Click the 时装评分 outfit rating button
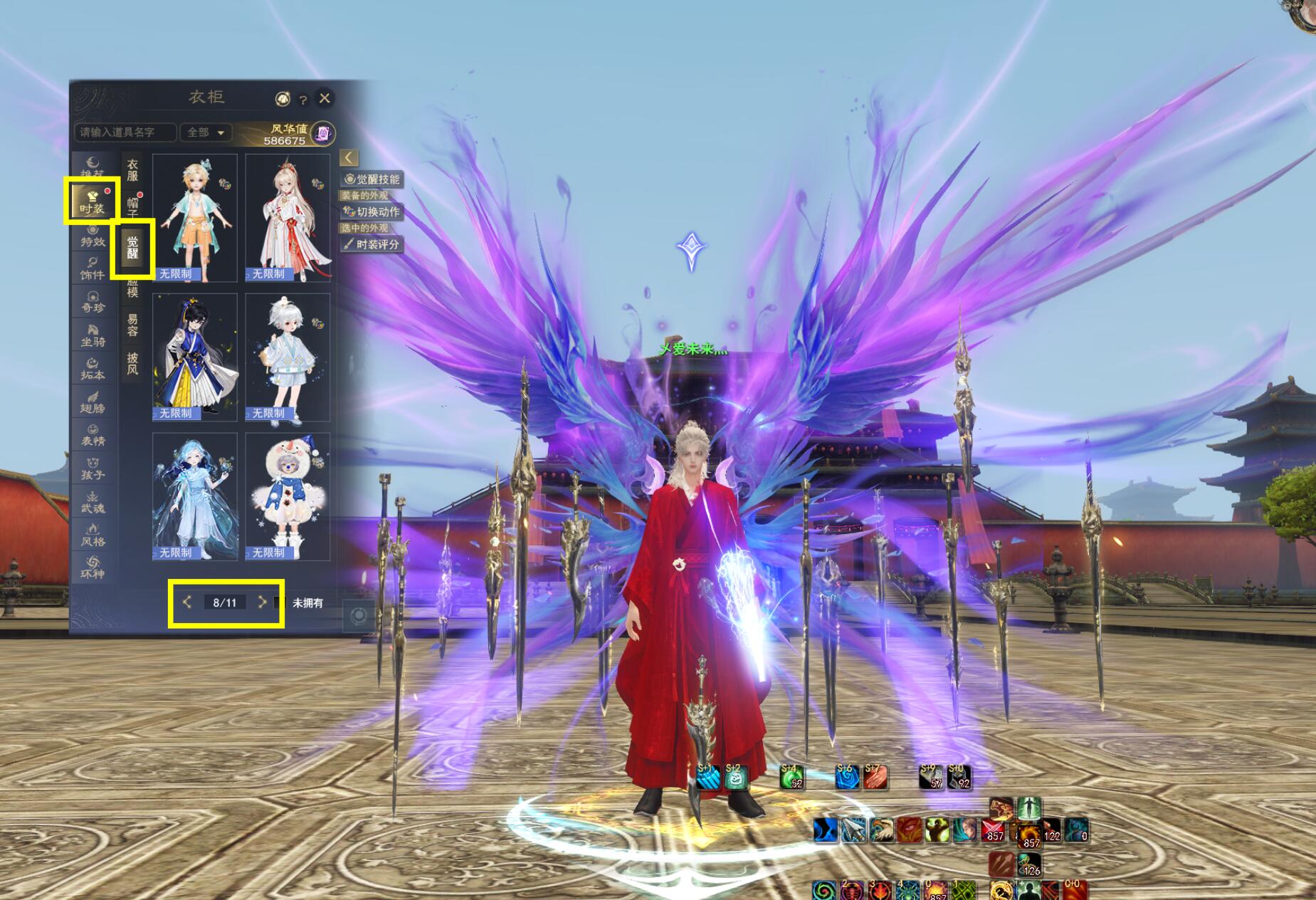The width and height of the screenshot is (1316, 900). point(372,244)
